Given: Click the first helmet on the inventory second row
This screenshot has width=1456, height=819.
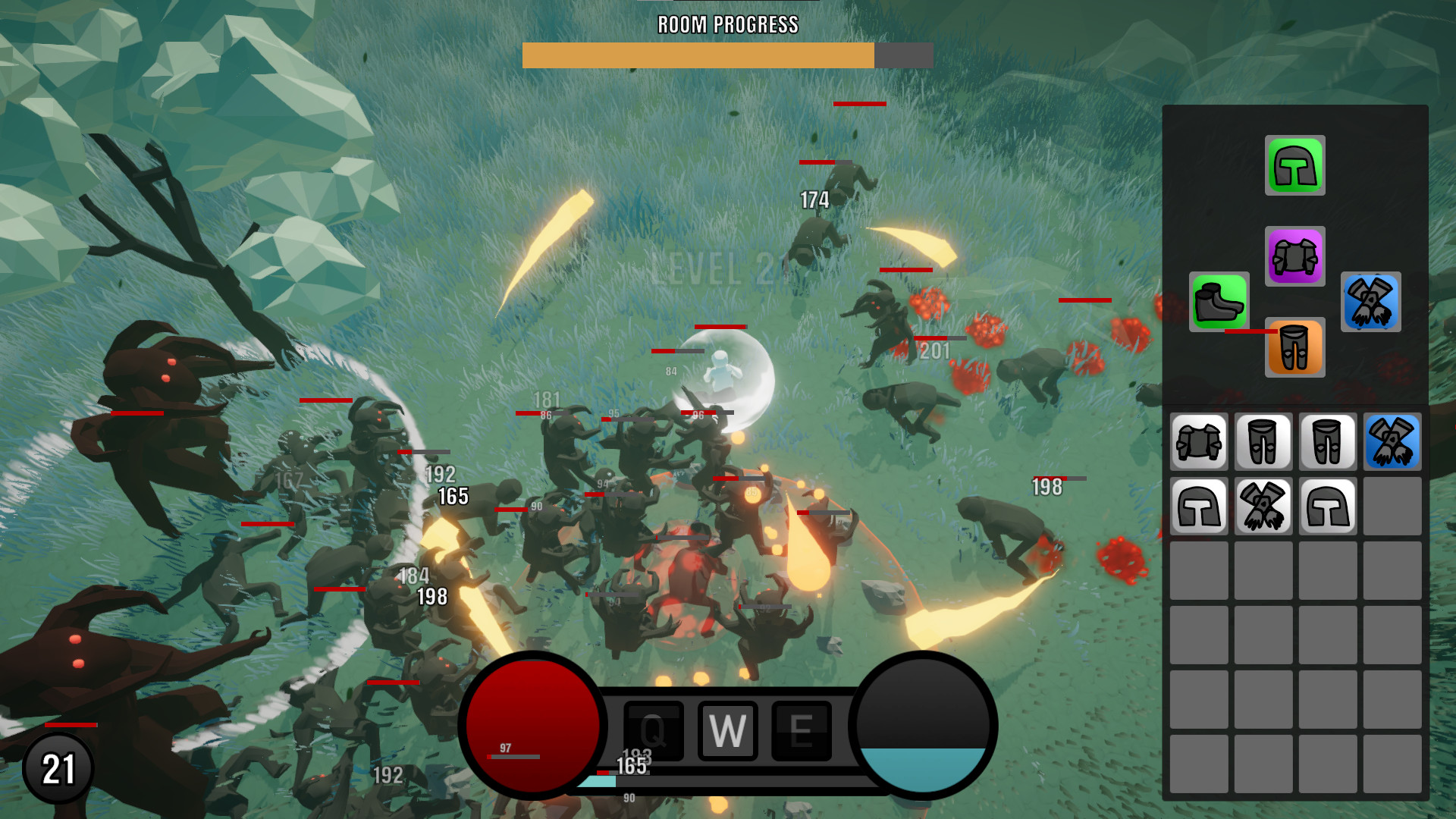Looking at the screenshot, I should click(x=1198, y=507).
